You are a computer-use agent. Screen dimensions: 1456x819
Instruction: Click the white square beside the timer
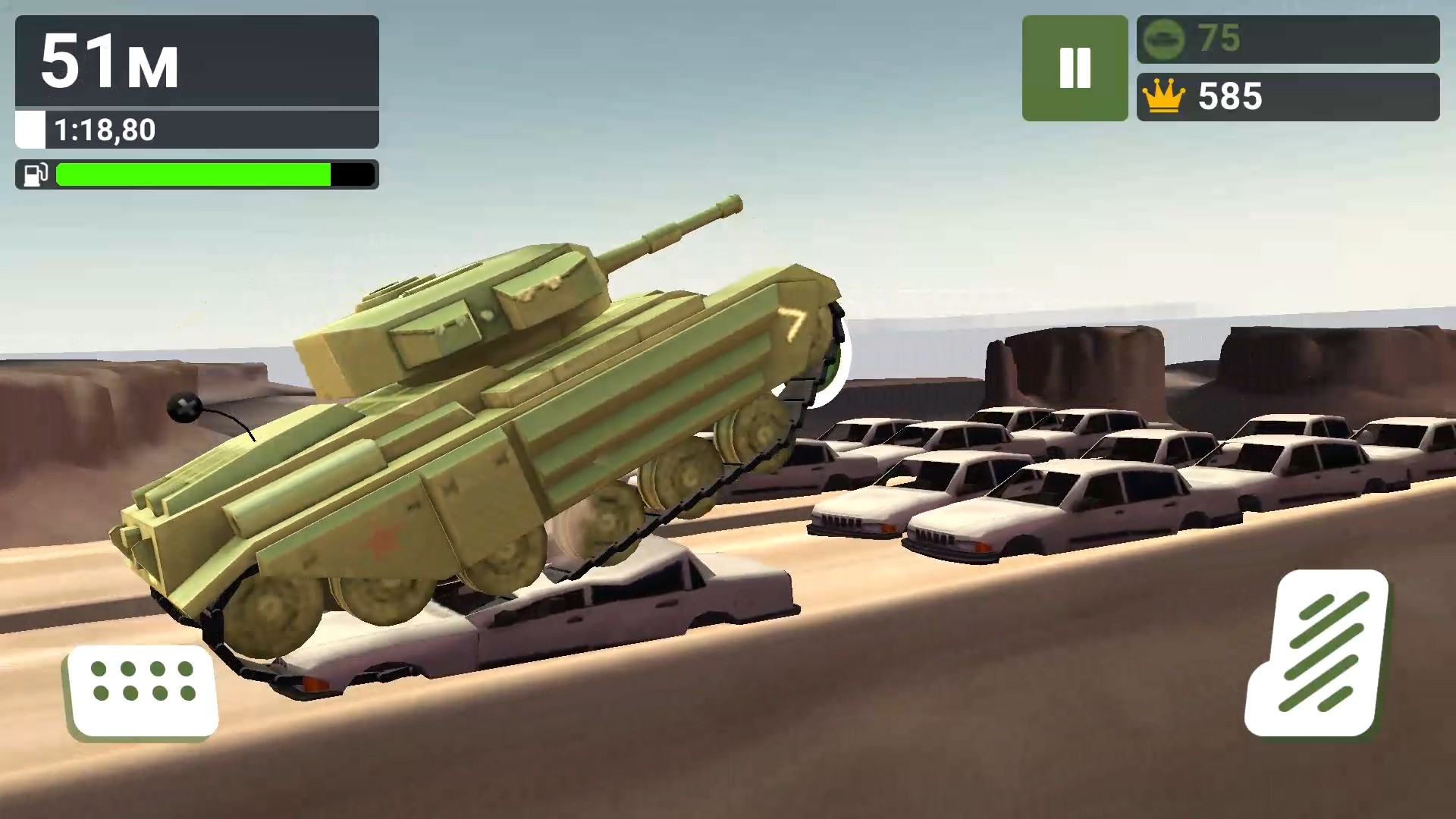coord(30,130)
